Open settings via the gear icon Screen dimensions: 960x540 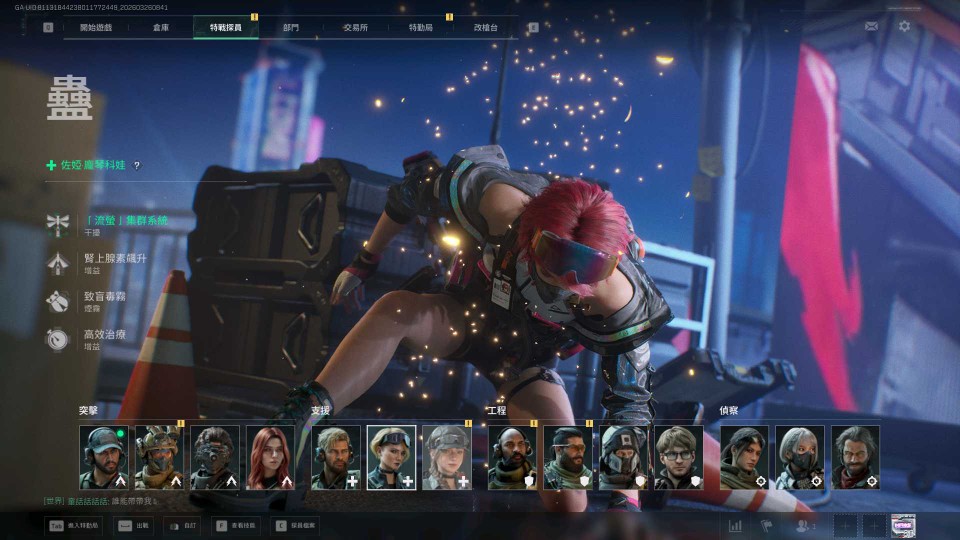tap(904, 26)
